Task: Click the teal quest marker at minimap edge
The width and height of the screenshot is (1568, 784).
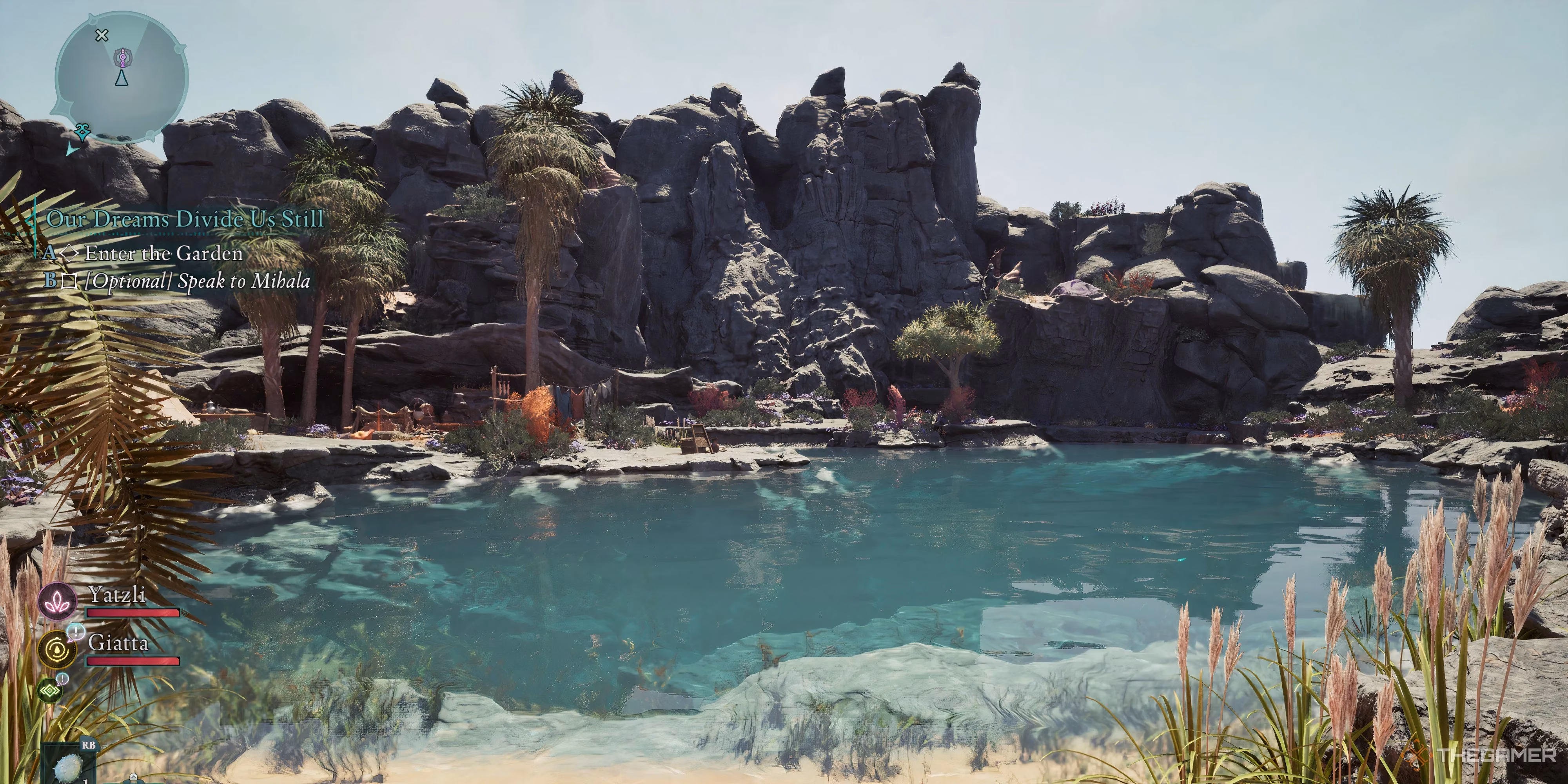Action: [82, 131]
